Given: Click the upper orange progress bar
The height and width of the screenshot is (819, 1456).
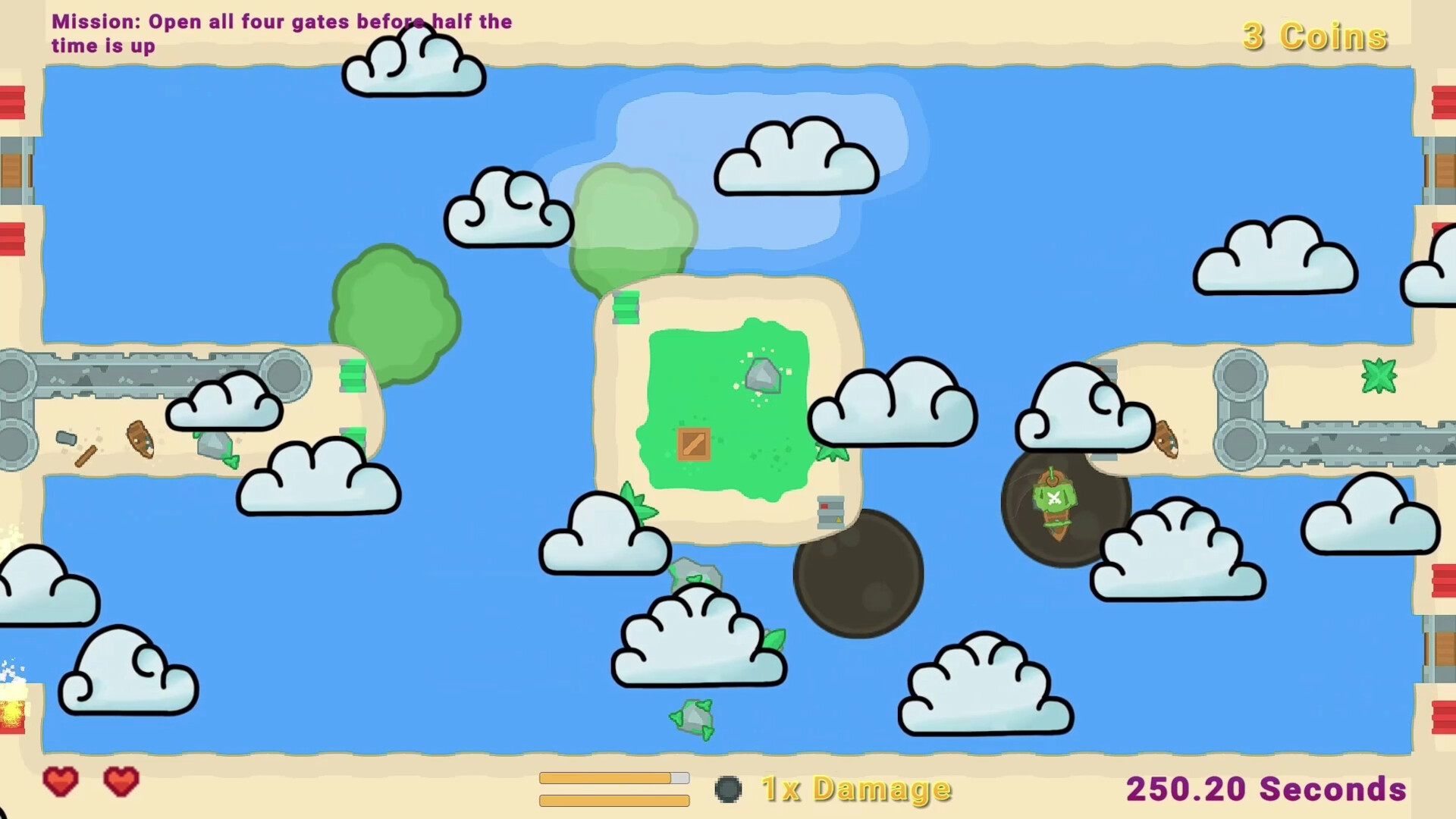Looking at the screenshot, I should [x=613, y=777].
